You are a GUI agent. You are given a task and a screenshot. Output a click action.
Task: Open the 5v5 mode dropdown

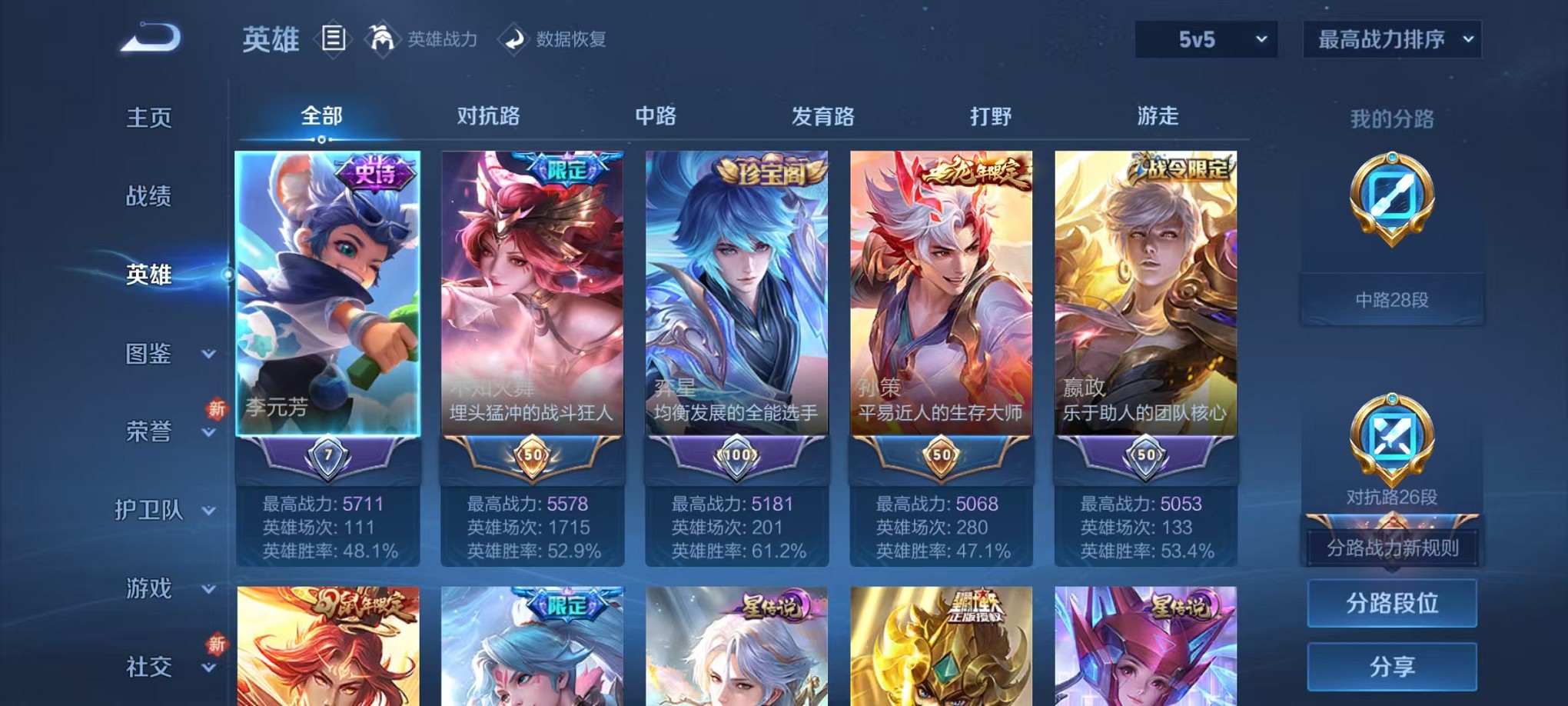[1204, 38]
